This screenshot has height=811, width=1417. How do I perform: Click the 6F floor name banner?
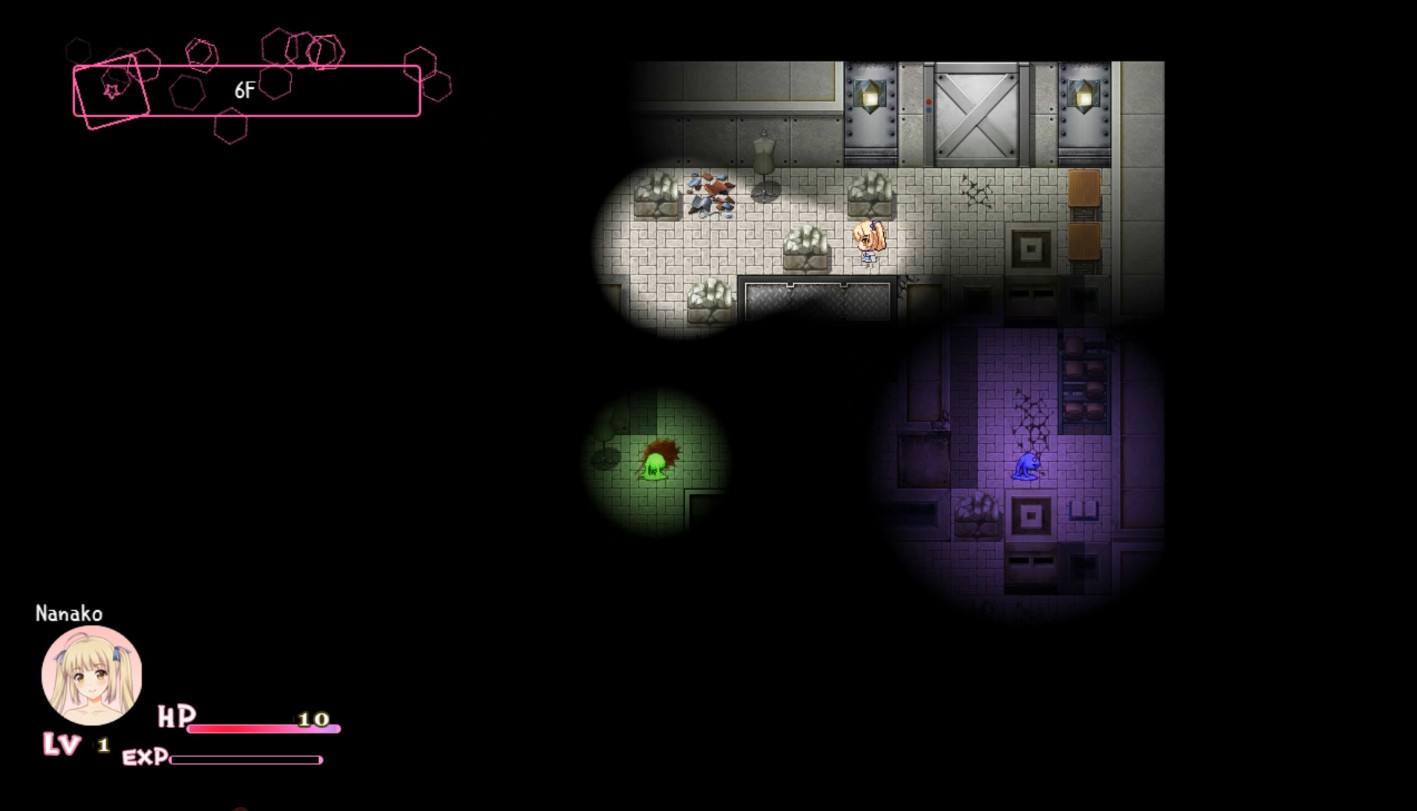click(x=244, y=88)
